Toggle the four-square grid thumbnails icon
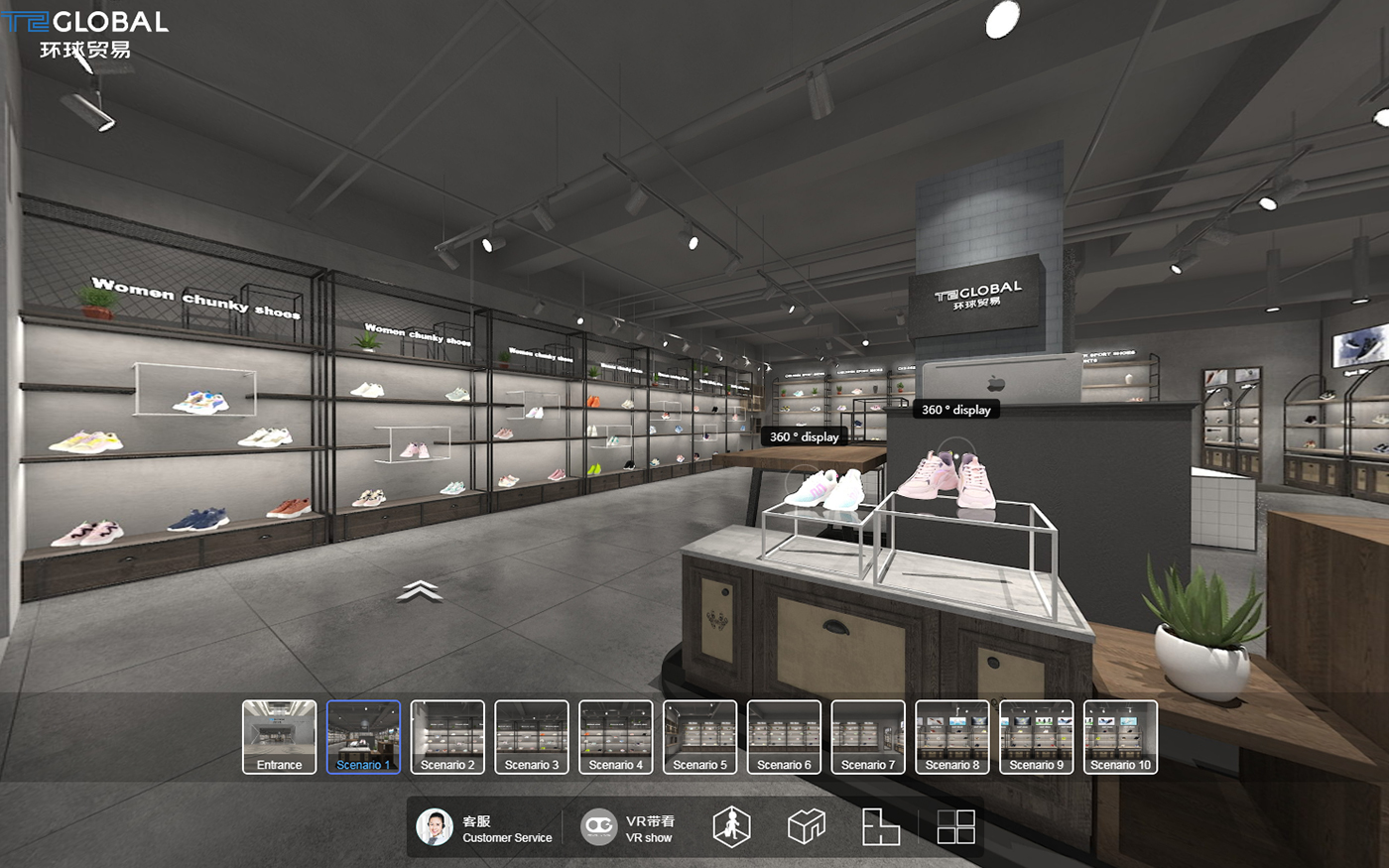This screenshot has height=868, width=1389. pyautogui.click(x=956, y=826)
